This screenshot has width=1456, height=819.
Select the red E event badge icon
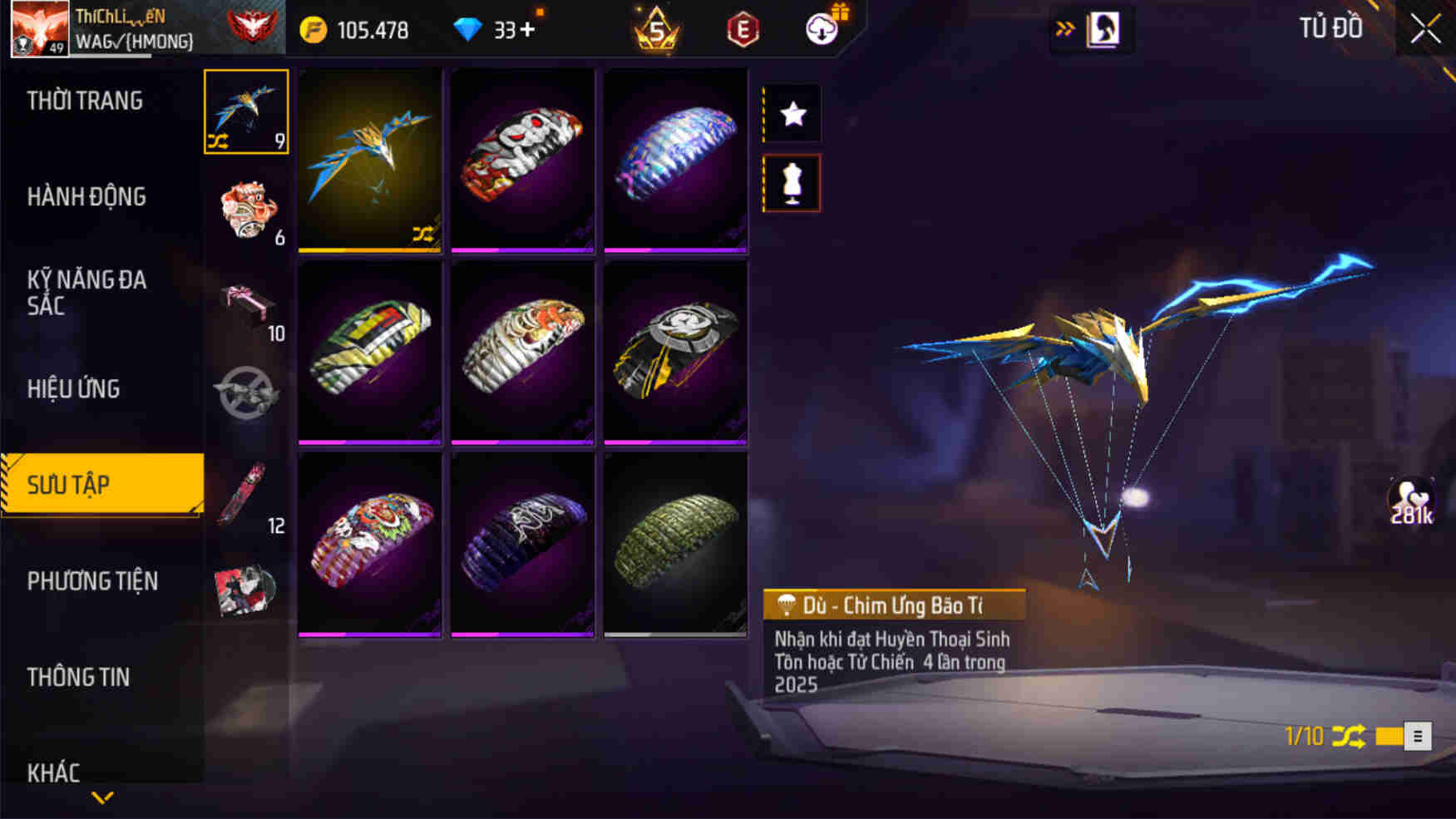click(743, 29)
